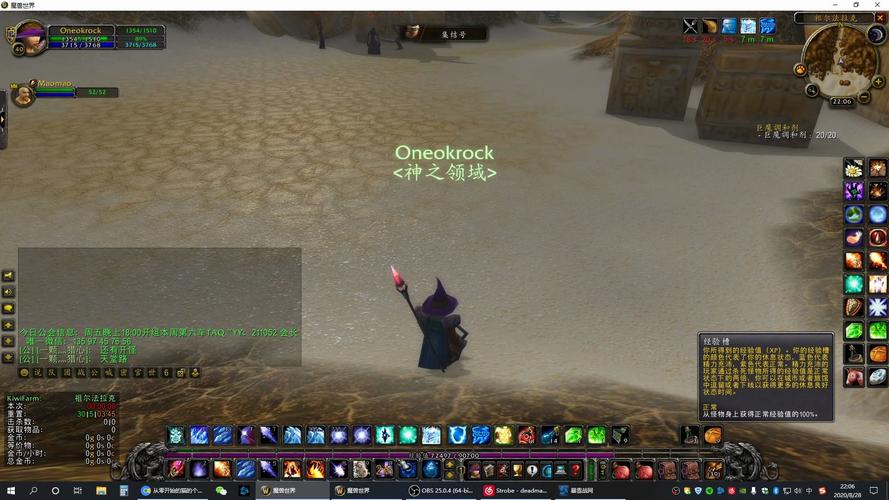Screen dimensions: 889x500
Task: Click the chat megaphone button
Action: pyautogui.click(x=9, y=276)
